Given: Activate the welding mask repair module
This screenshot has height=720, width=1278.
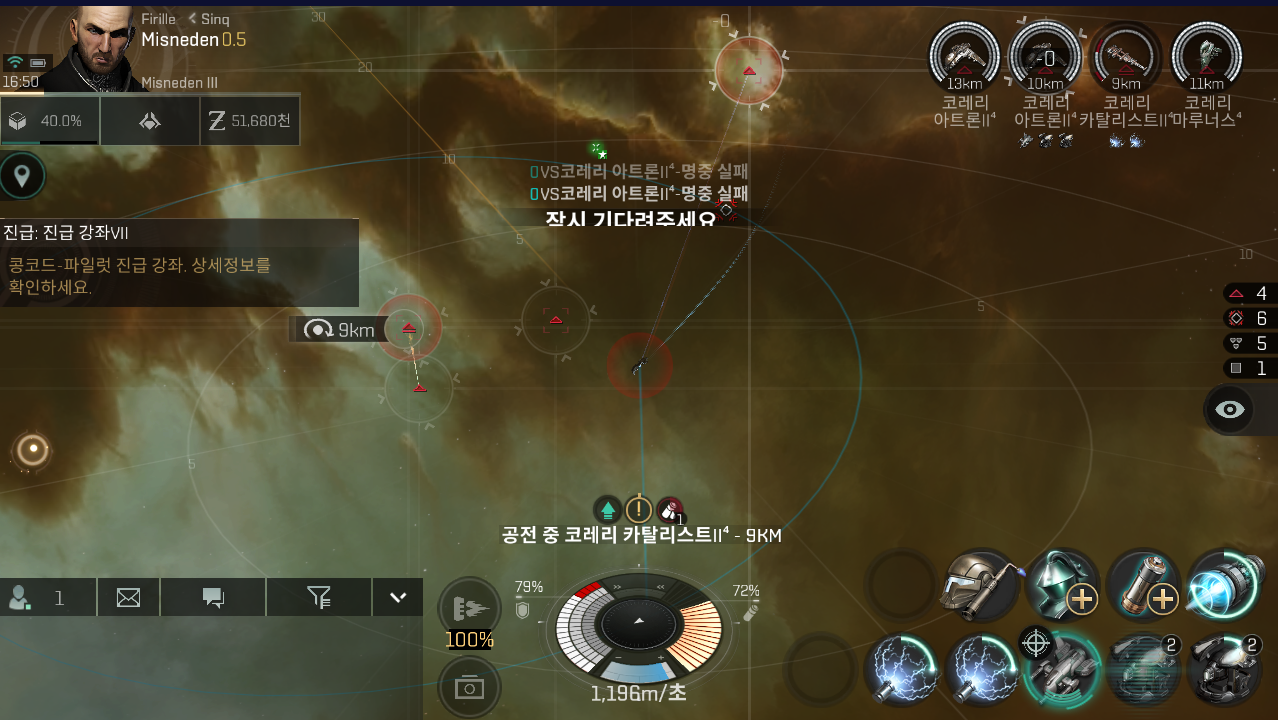Looking at the screenshot, I should [981, 587].
